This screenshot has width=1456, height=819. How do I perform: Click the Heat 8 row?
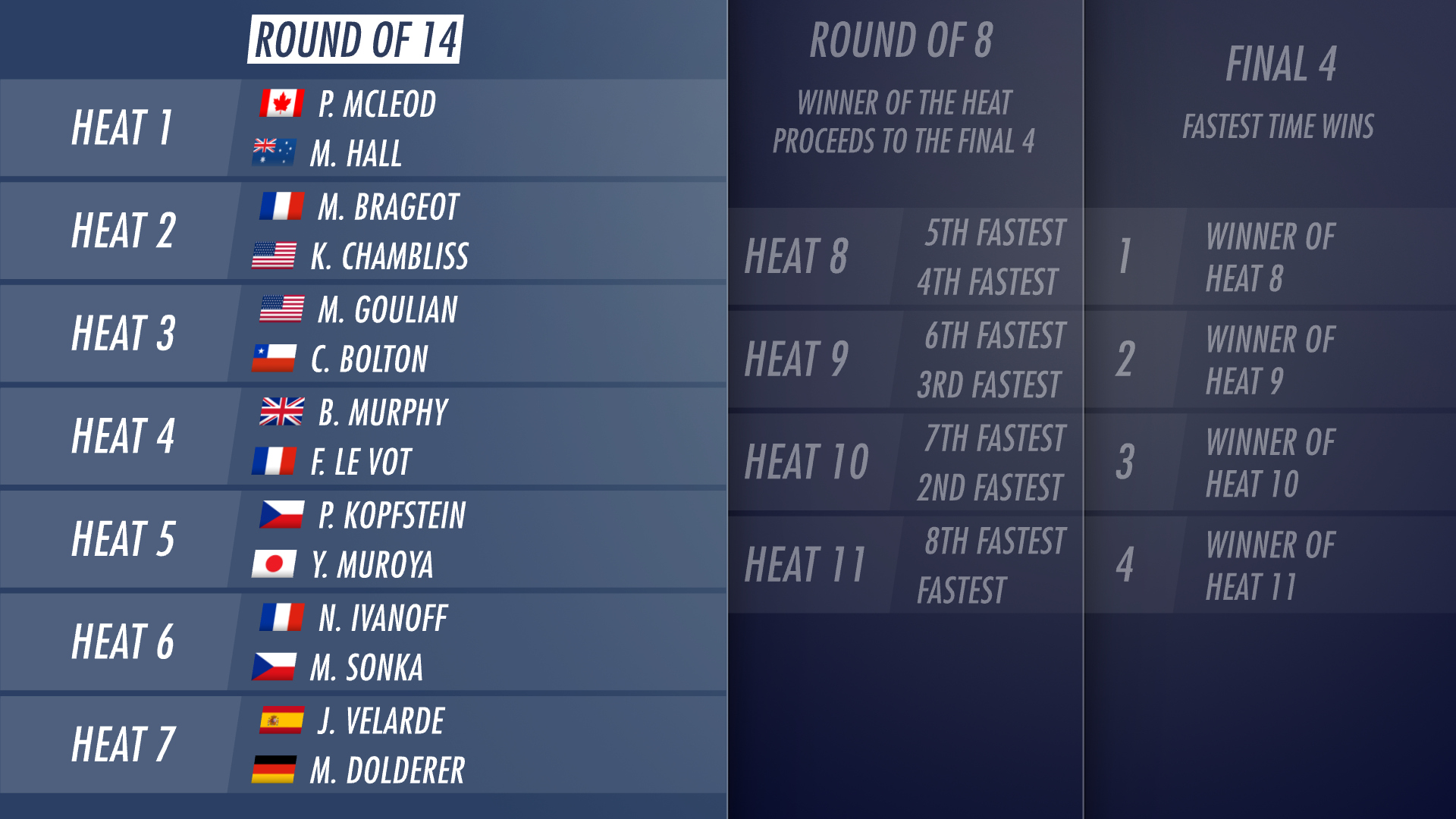click(905, 256)
